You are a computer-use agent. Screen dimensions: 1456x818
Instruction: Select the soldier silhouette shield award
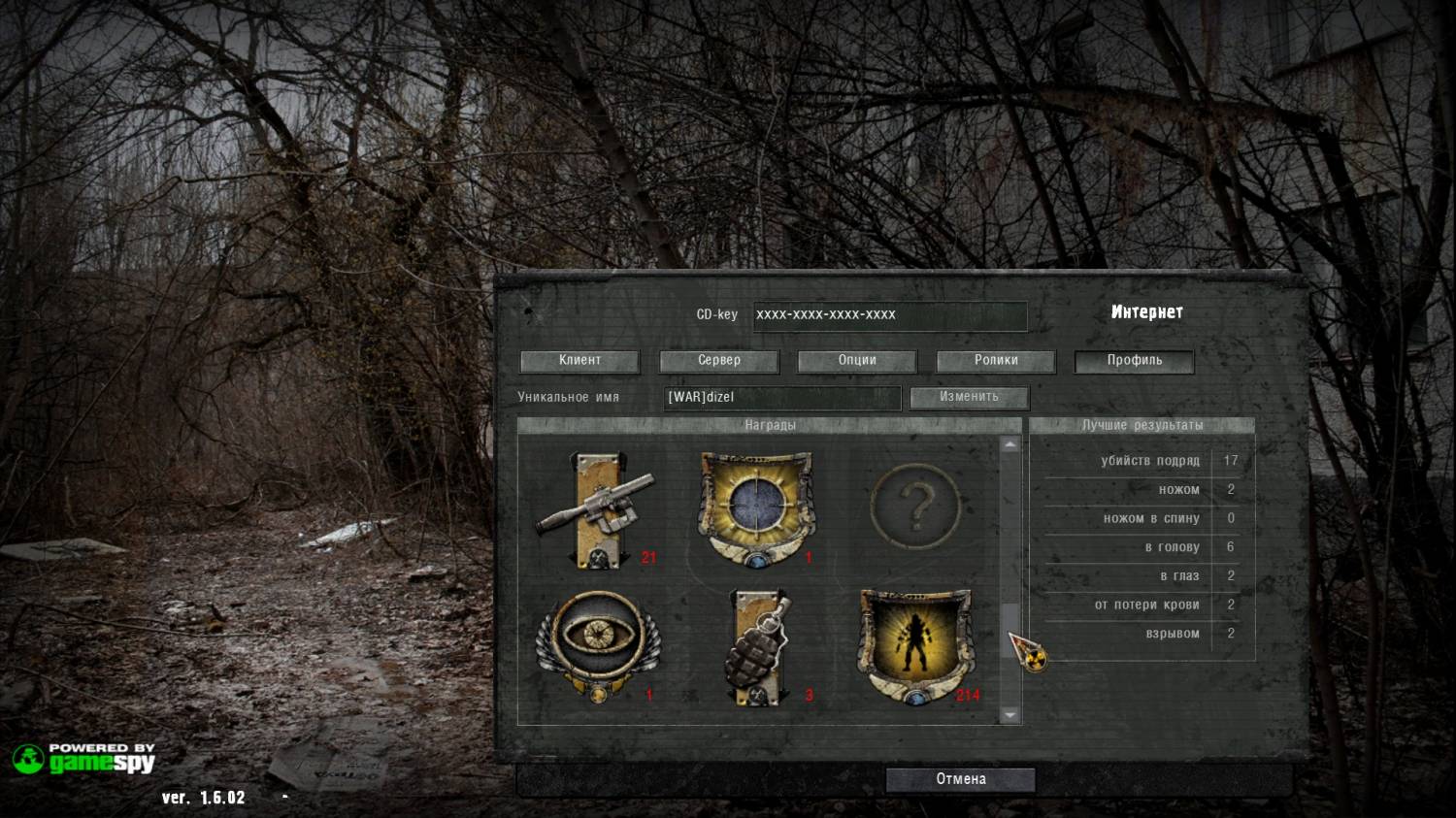tap(914, 645)
